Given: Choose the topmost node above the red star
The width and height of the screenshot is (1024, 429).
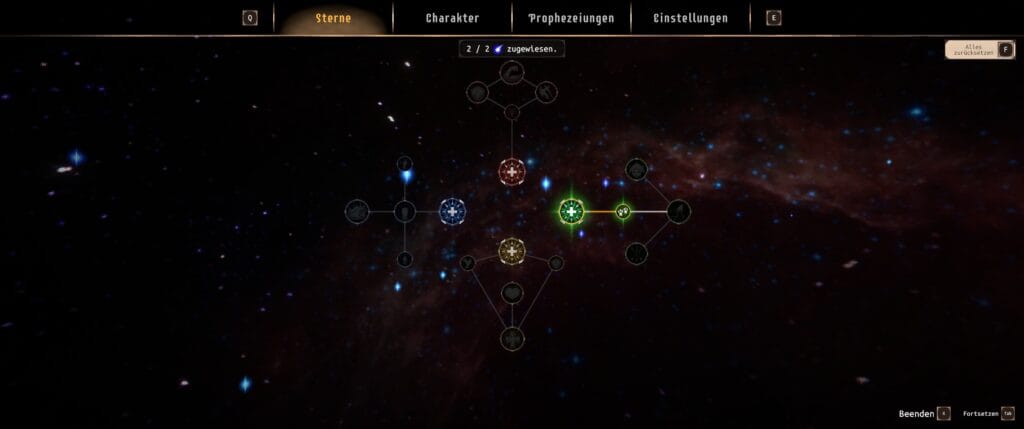Looking at the screenshot, I should click(x=512, y=72).
